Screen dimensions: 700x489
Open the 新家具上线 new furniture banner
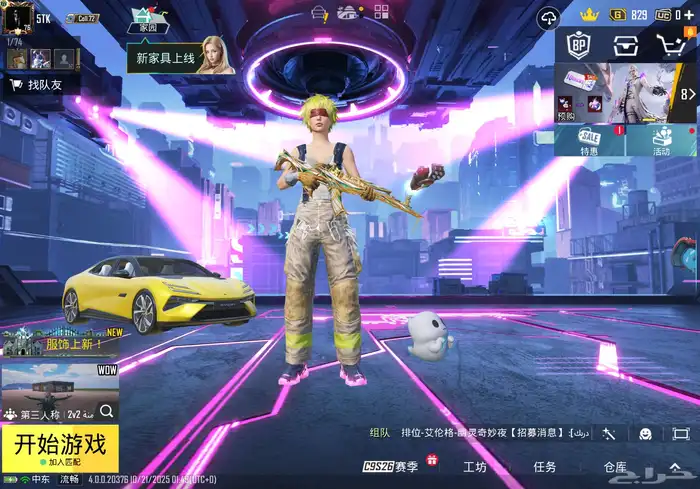click(x=180, y=58)
